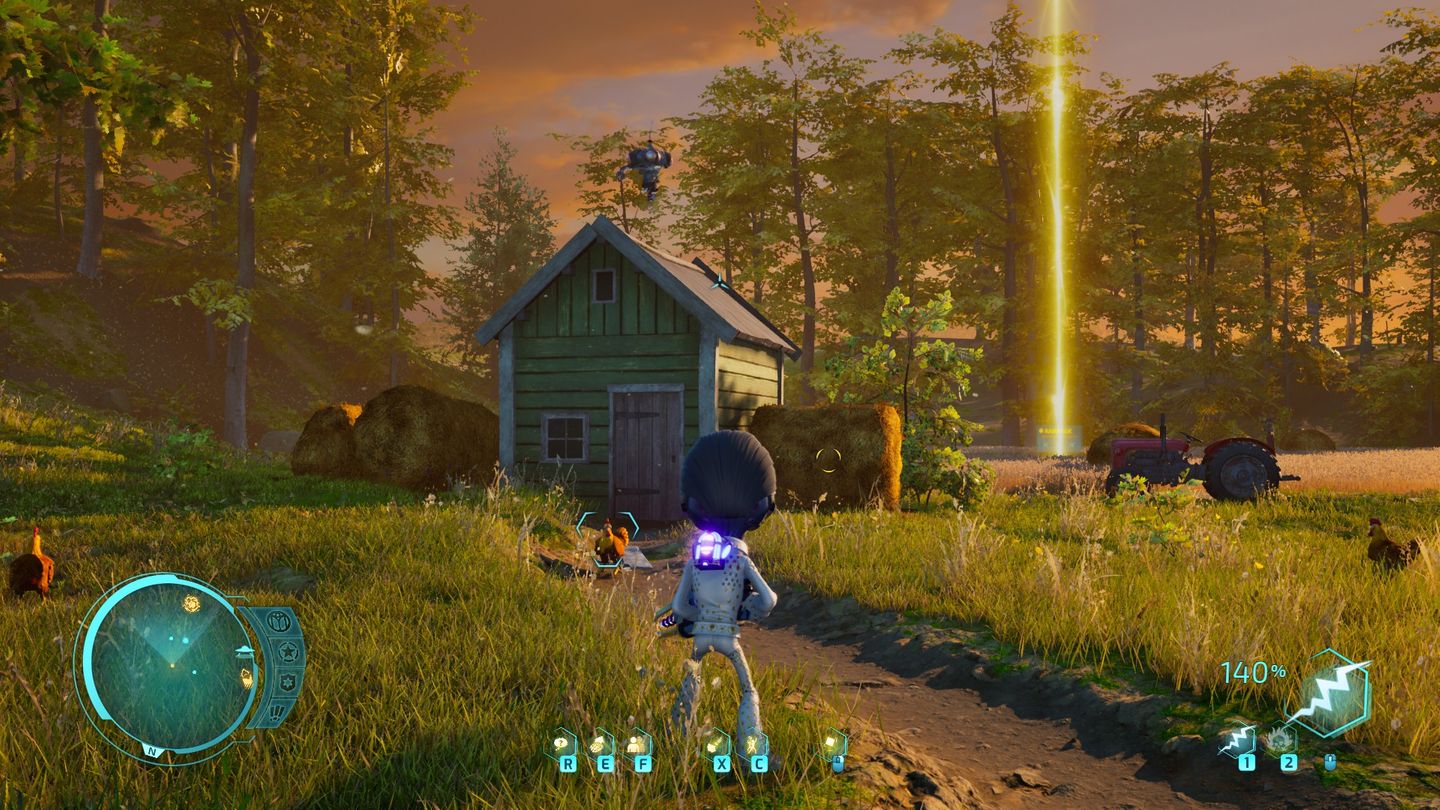The width and height of the screenshot is (1440, 810).
Task: Click the police shield alert icon
Action: coord(288,682)
